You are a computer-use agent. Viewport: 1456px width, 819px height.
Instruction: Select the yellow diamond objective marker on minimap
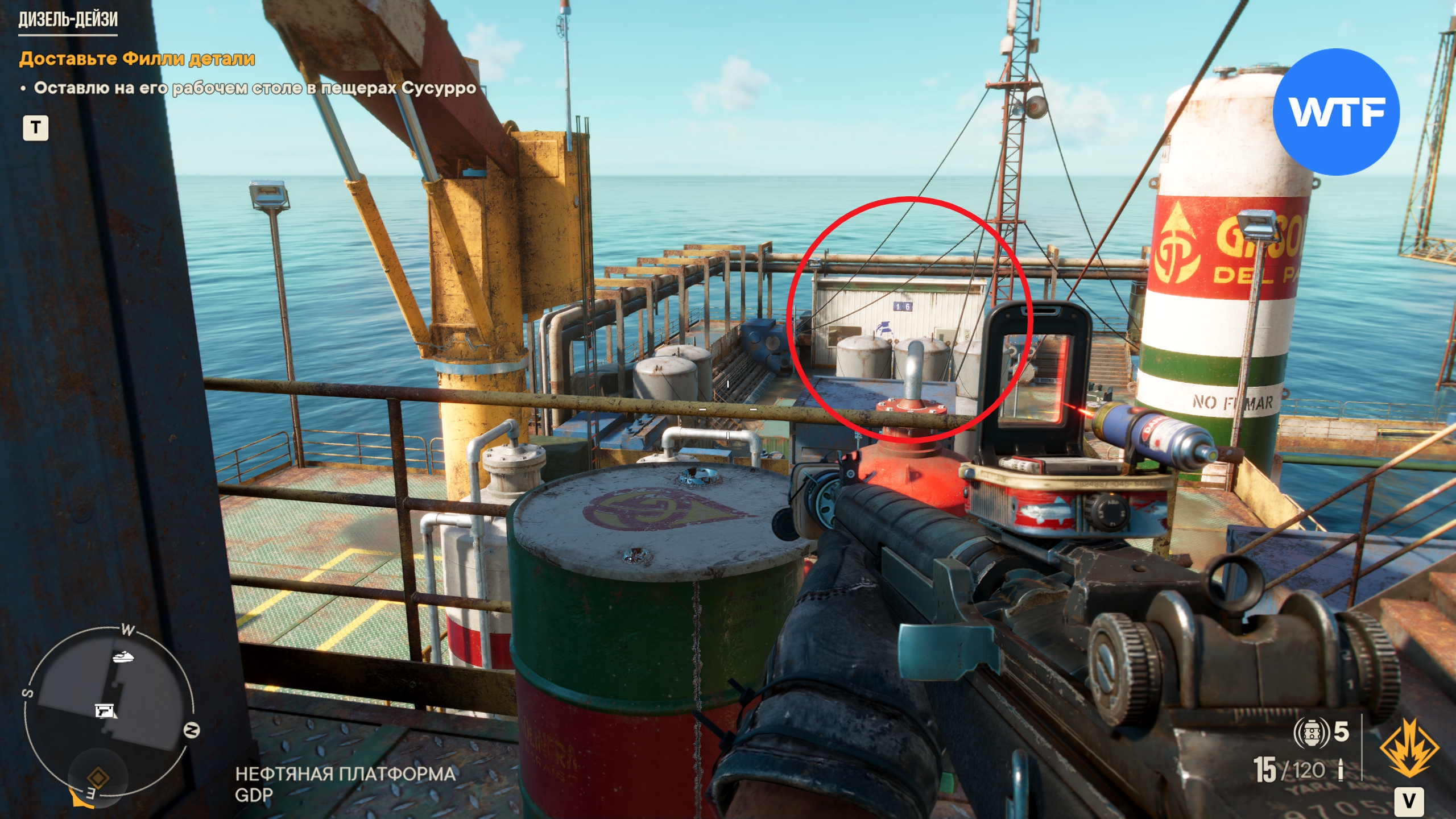(97, 776)
